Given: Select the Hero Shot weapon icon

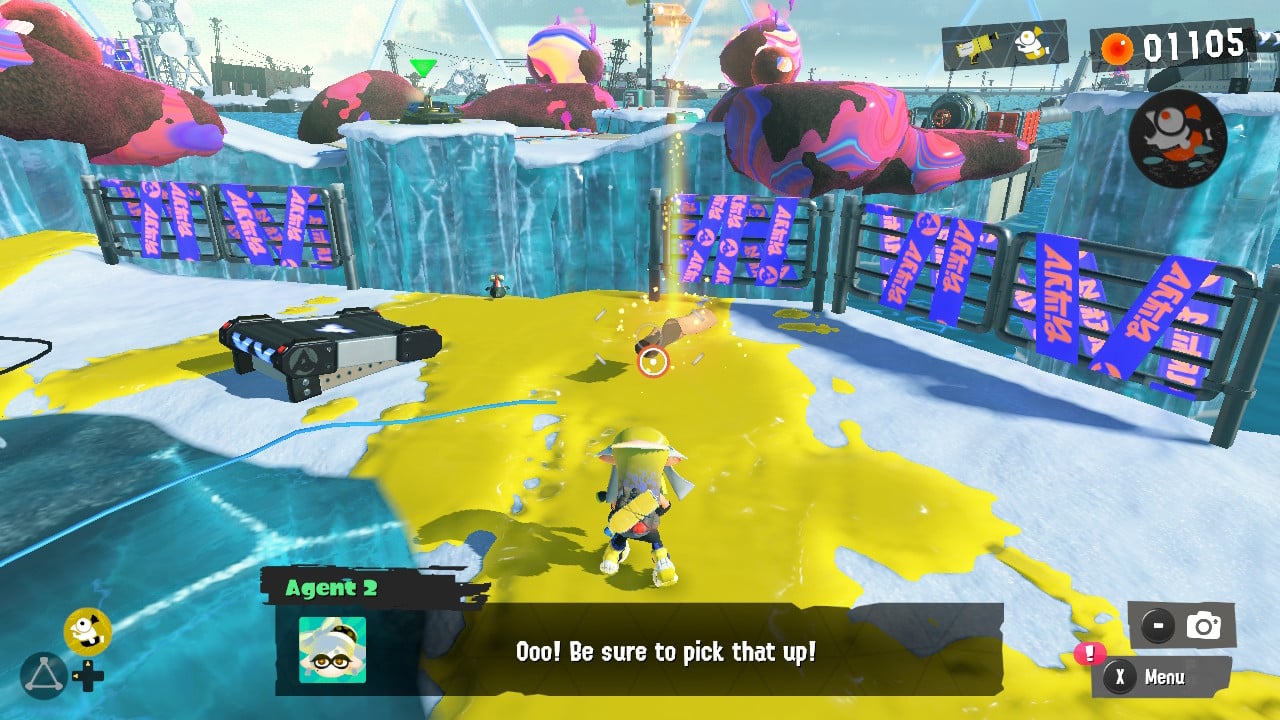Looking at the screenshot, I should tap(975, 46).
